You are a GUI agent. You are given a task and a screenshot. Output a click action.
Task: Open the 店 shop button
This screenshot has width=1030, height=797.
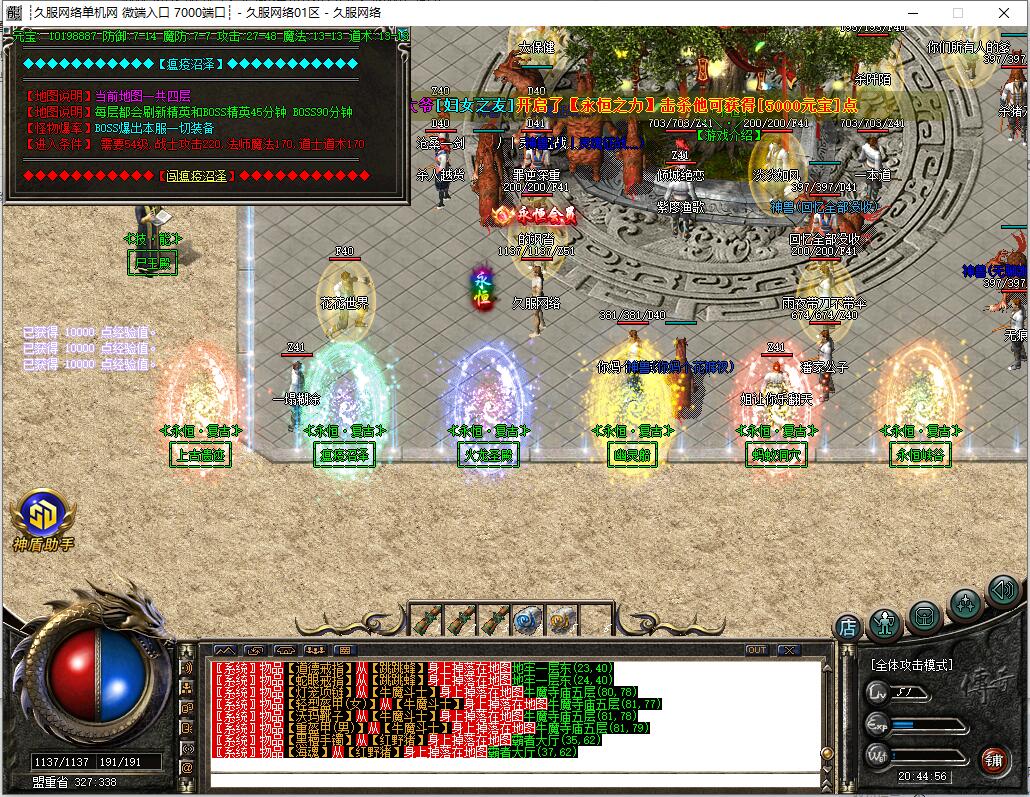(848, 627)
